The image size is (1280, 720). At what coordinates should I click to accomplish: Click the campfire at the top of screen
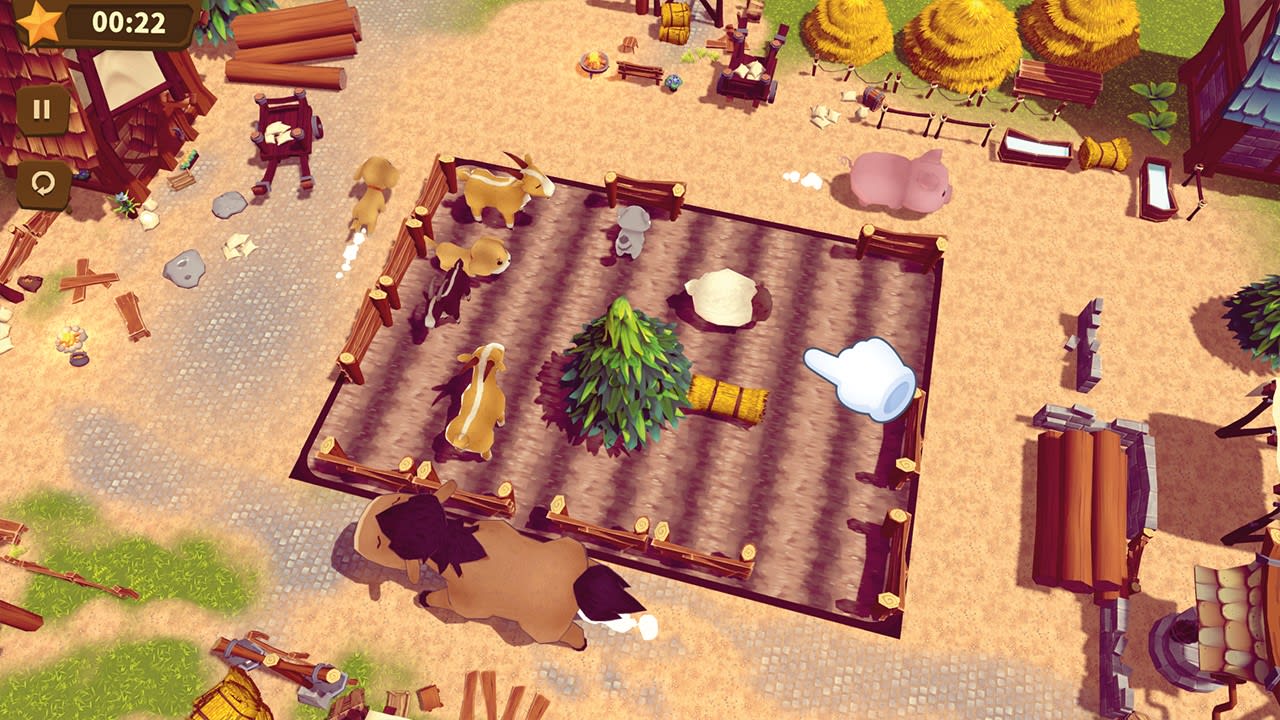pos(594,60)
